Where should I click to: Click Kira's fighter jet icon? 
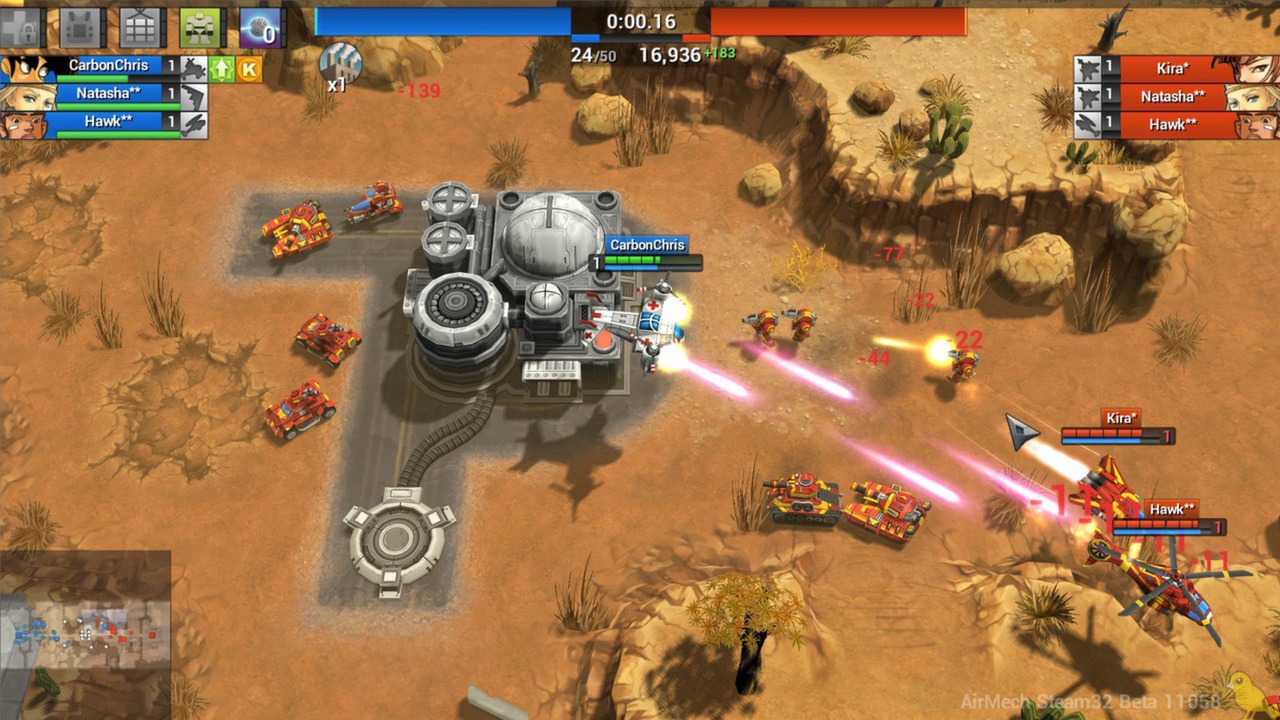(x=1087, y=68)
